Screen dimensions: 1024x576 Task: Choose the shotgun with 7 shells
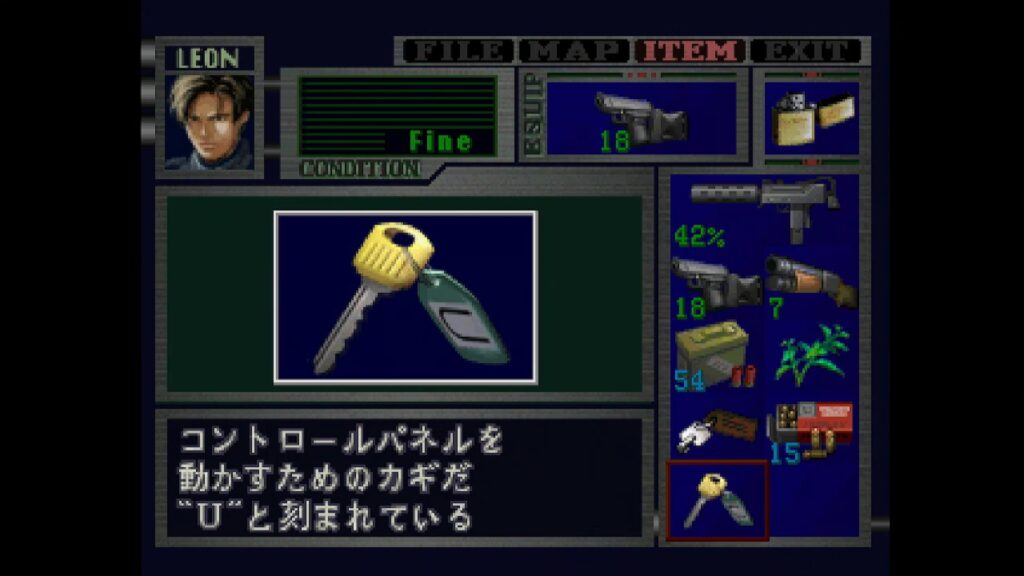[810, 286]
